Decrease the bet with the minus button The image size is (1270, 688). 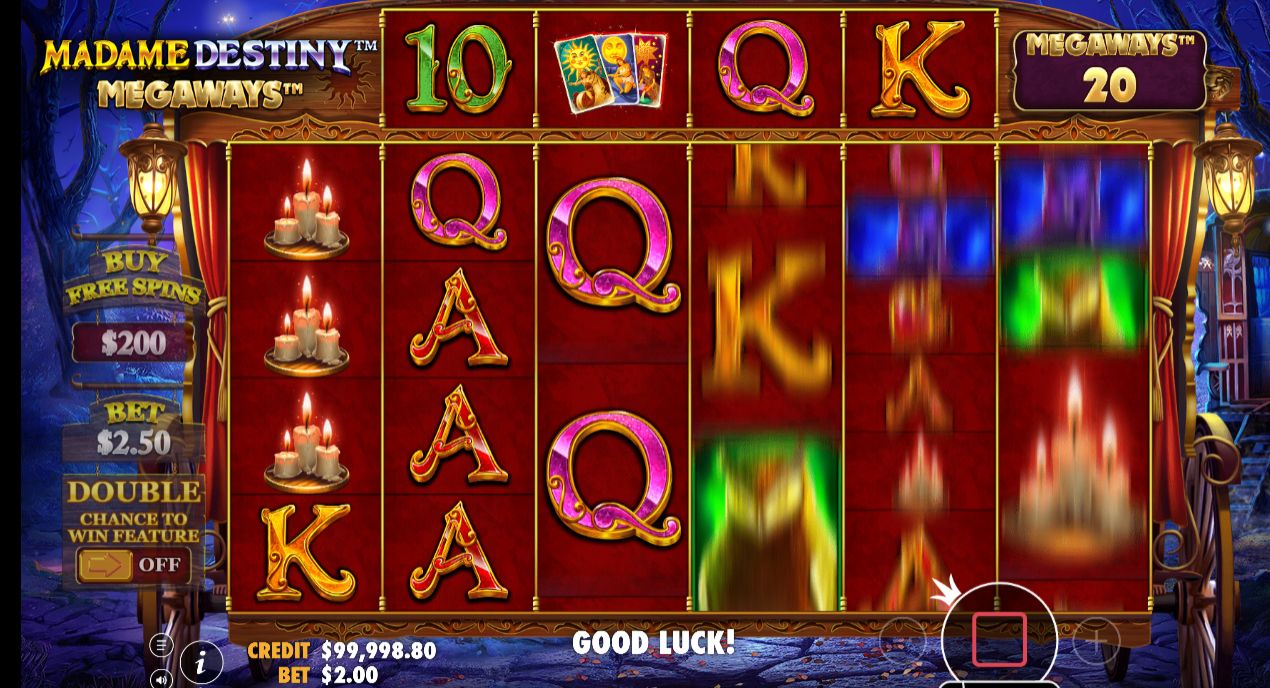point(902,639)
